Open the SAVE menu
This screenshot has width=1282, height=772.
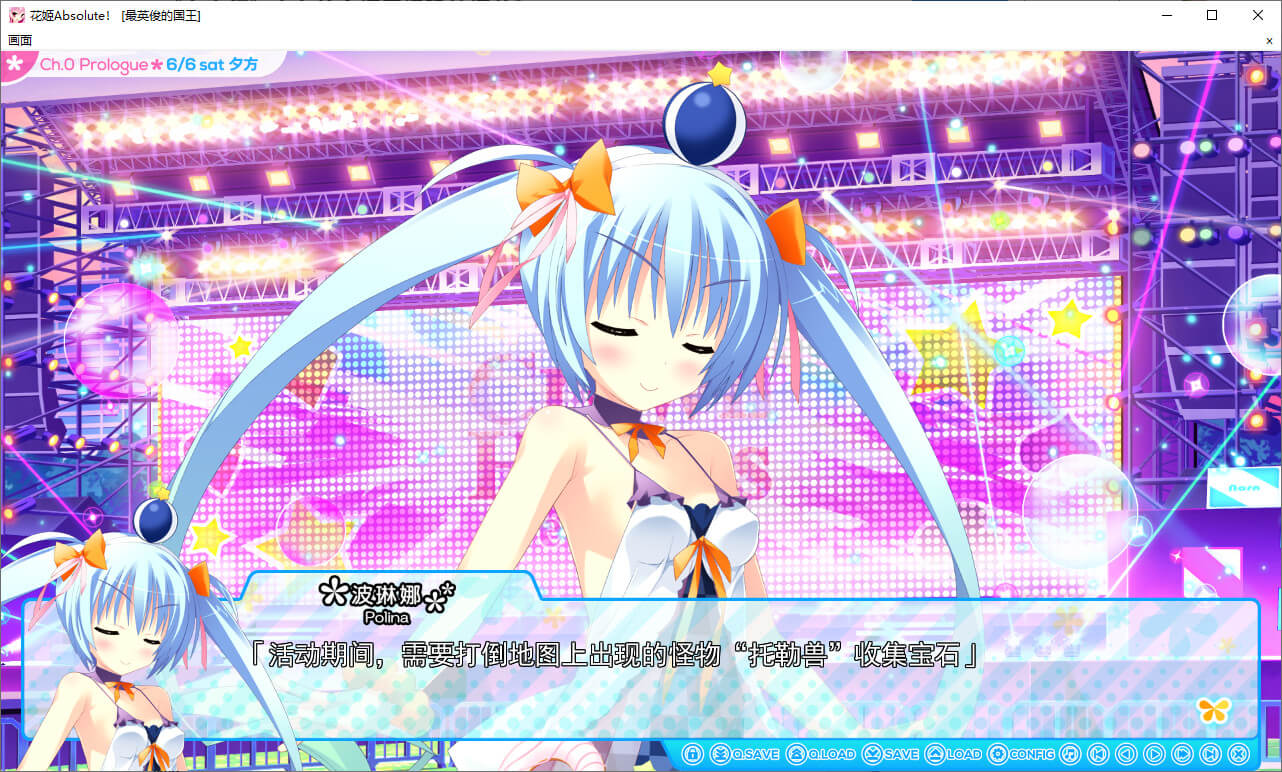point(890,754)
